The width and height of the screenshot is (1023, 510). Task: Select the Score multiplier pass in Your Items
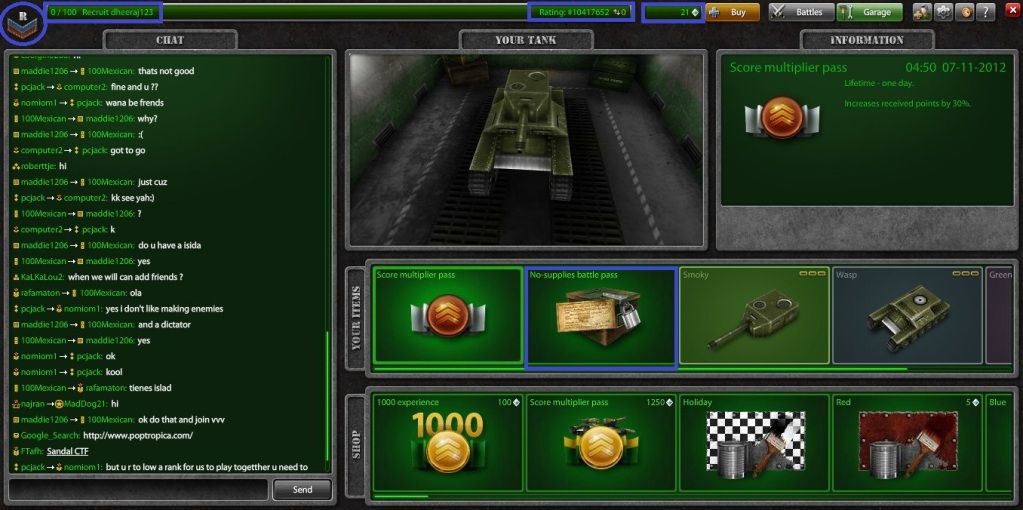448,315
